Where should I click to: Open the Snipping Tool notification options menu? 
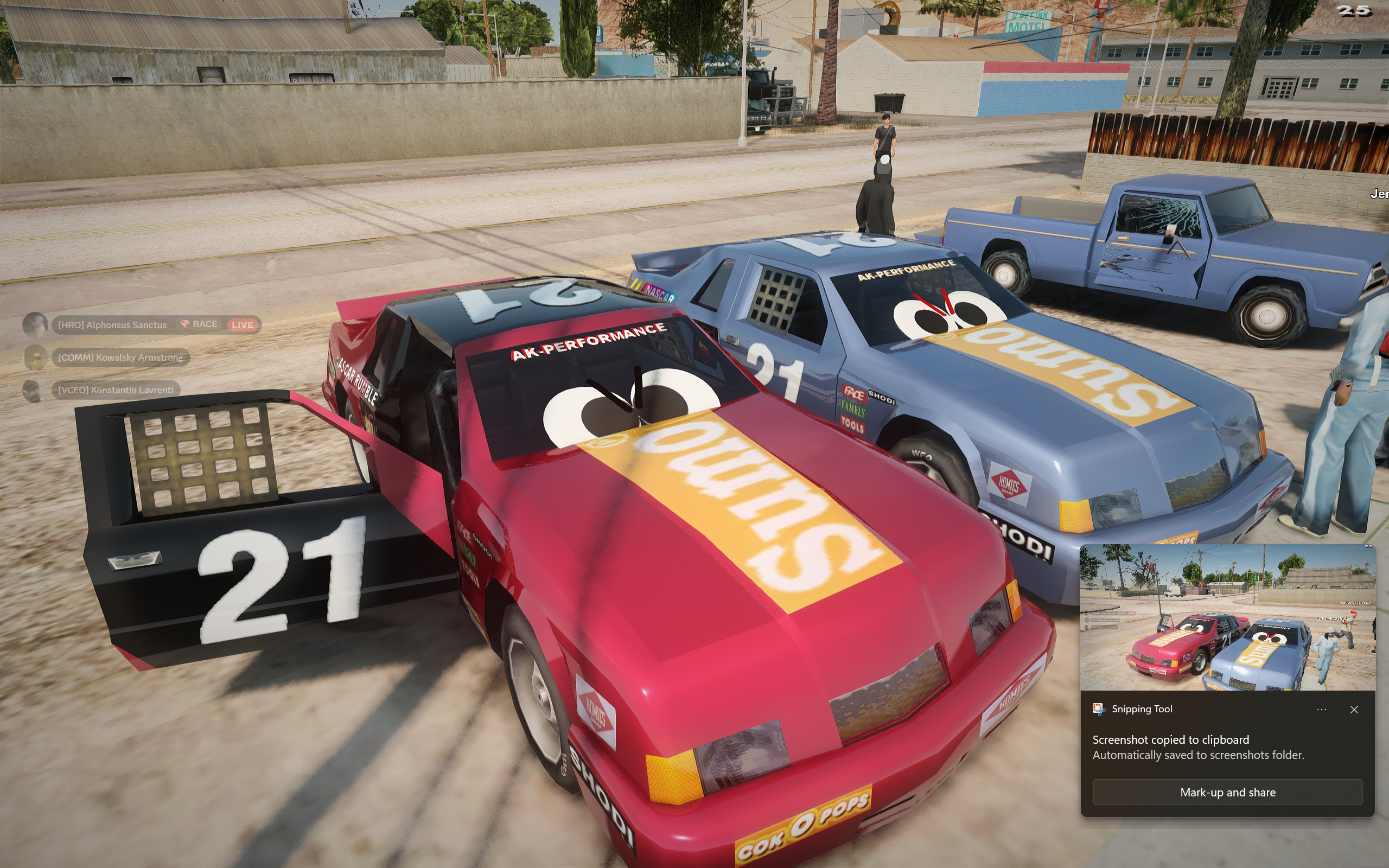coord(1321,710)
